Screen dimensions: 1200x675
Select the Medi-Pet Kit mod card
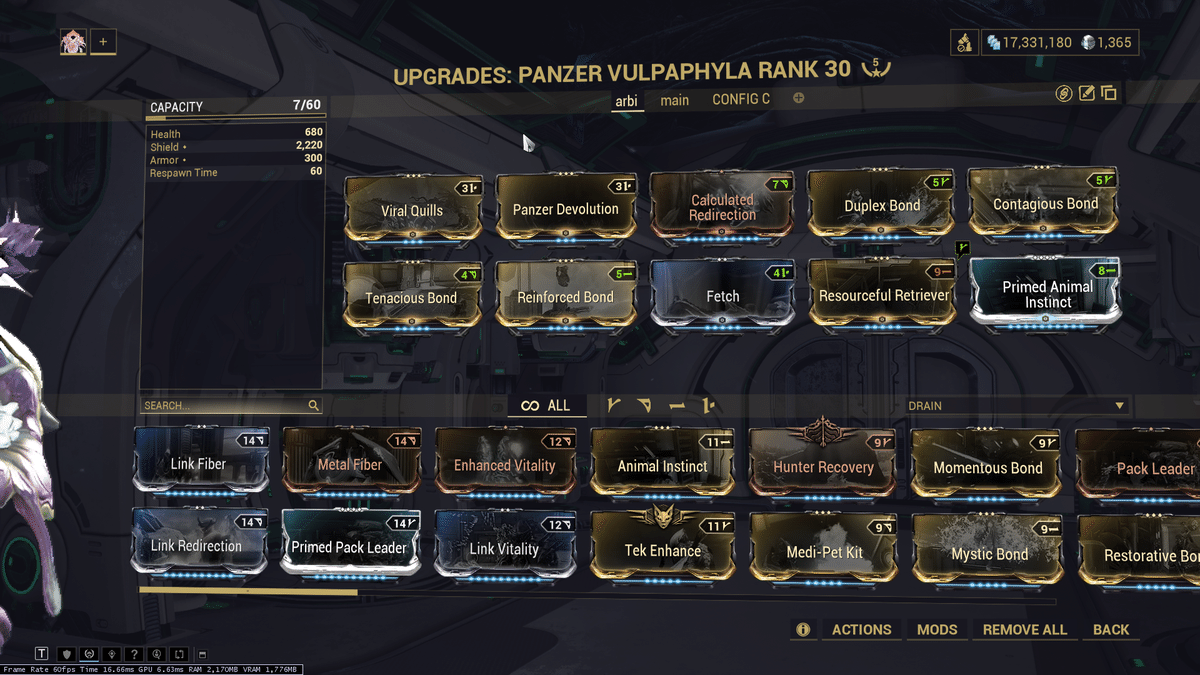[x=822, y=551]
